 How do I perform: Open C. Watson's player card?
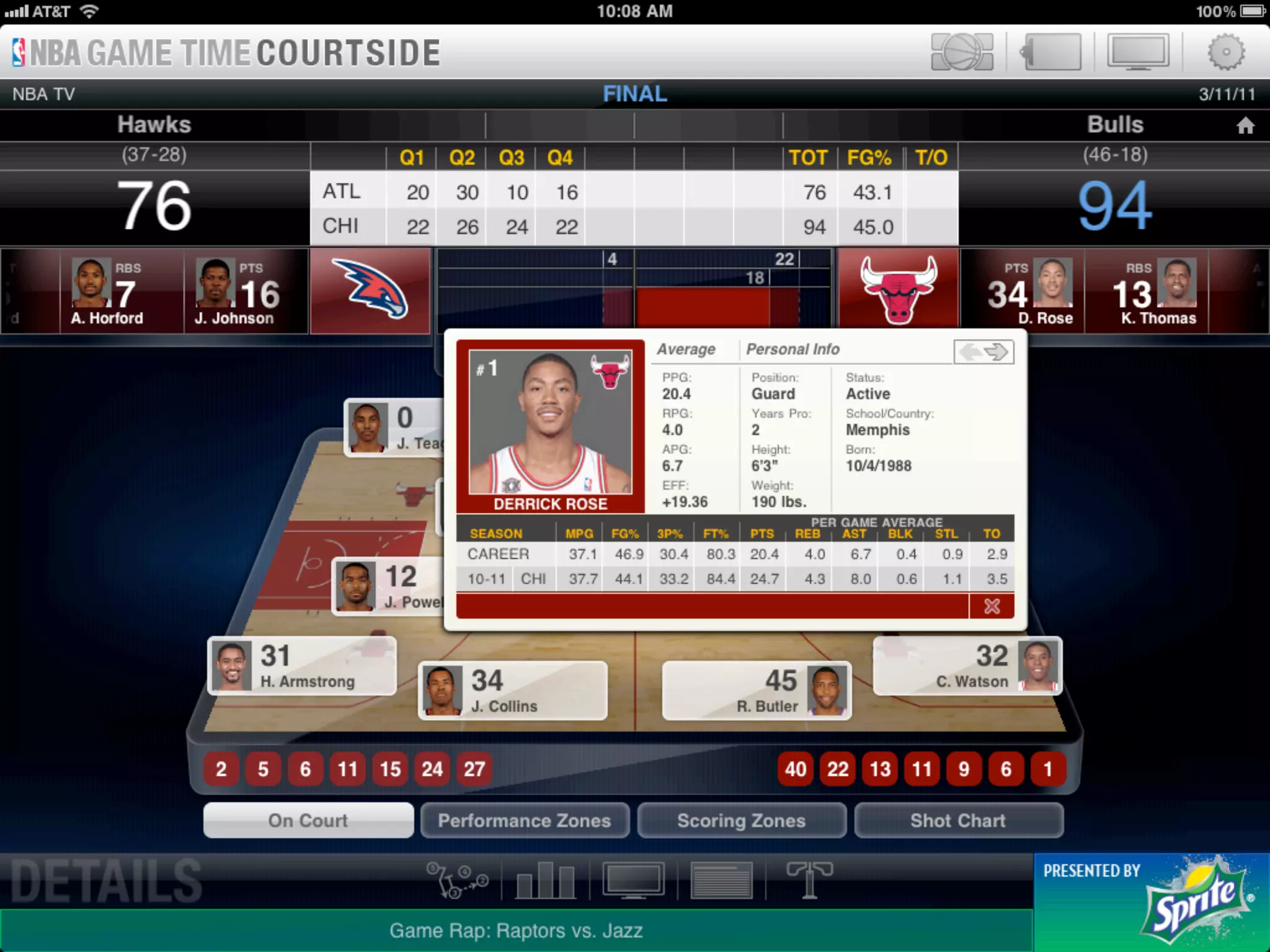click(967, 666)
